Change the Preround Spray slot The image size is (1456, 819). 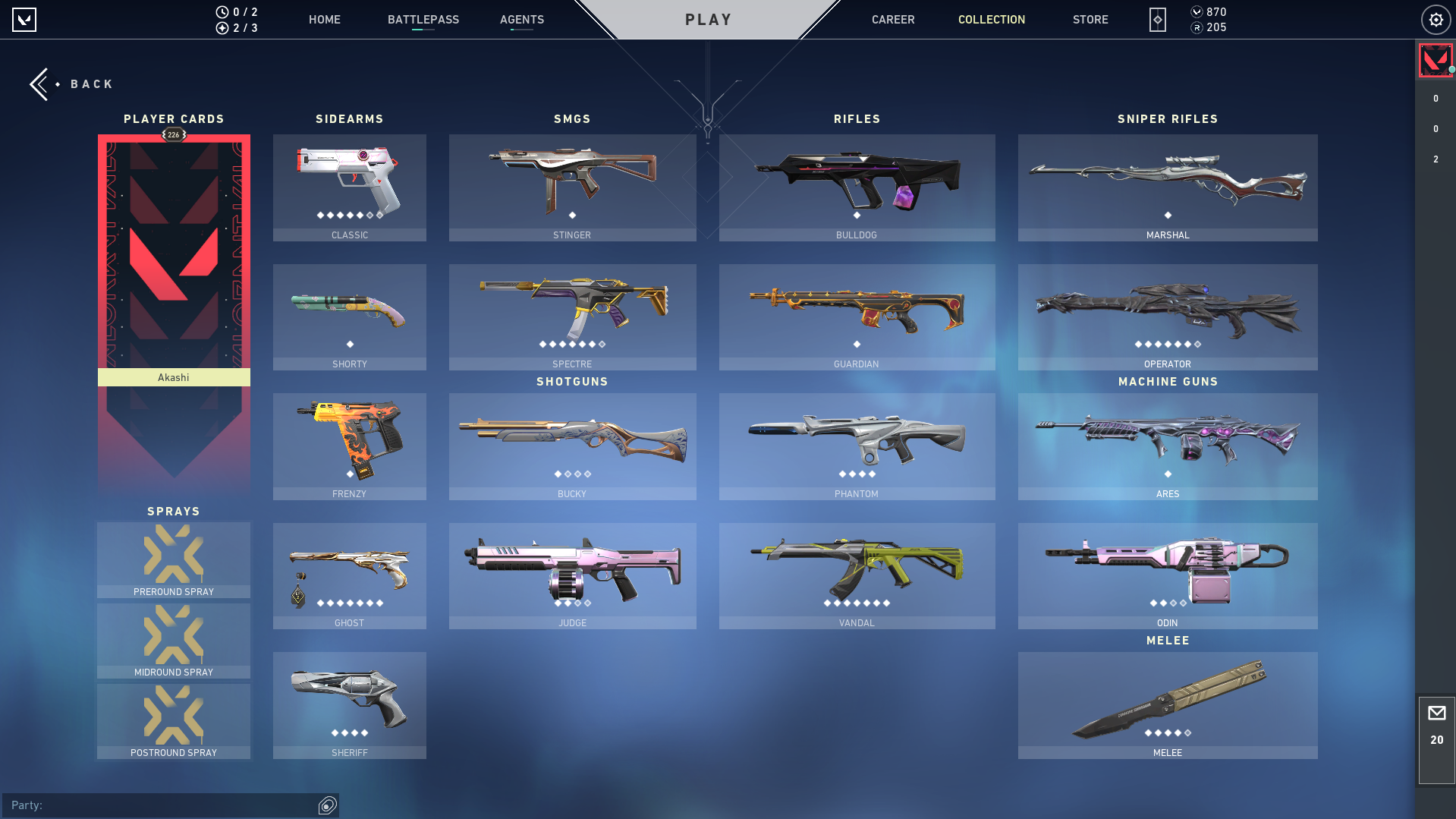pos(174,559)
